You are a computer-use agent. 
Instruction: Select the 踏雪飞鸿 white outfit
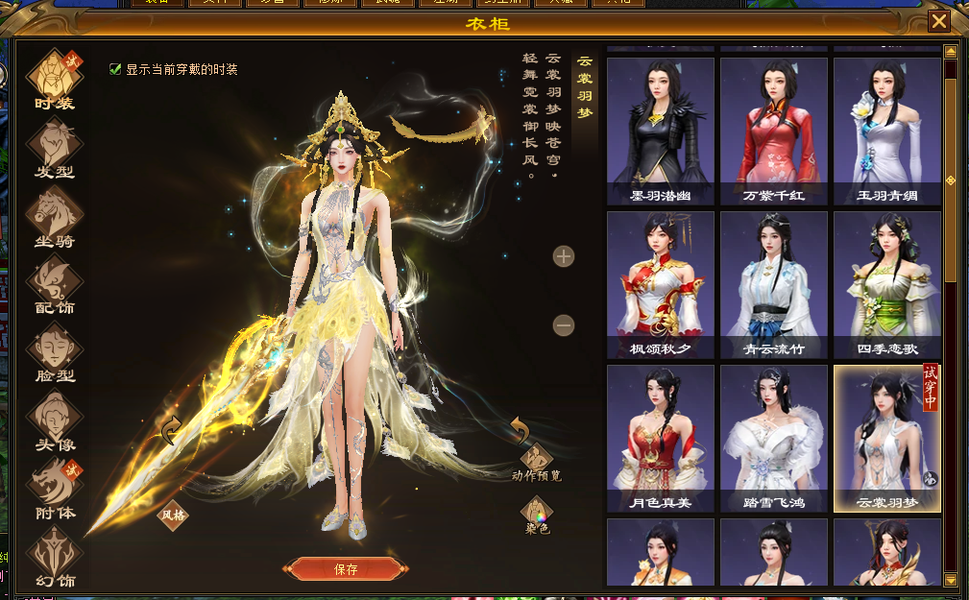(774, 437)
